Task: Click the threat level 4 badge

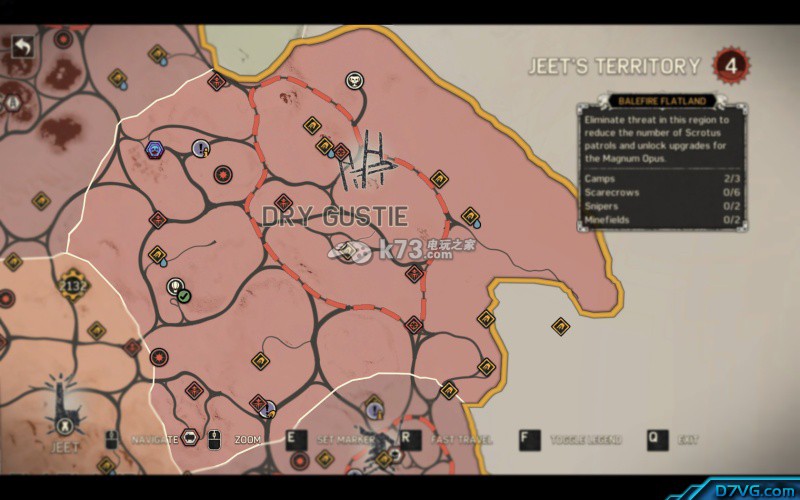Action: (x=732, y=66)
